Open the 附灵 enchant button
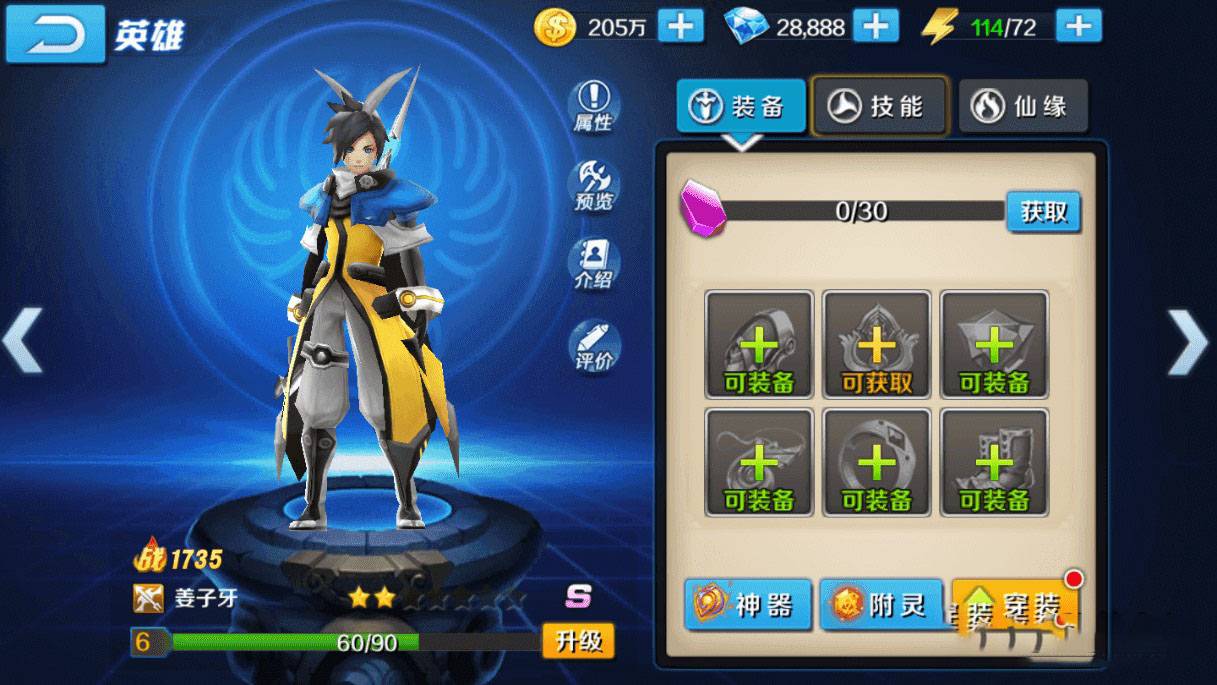The width and height of the screenshot is (1217, 685). tap(881, 605)
